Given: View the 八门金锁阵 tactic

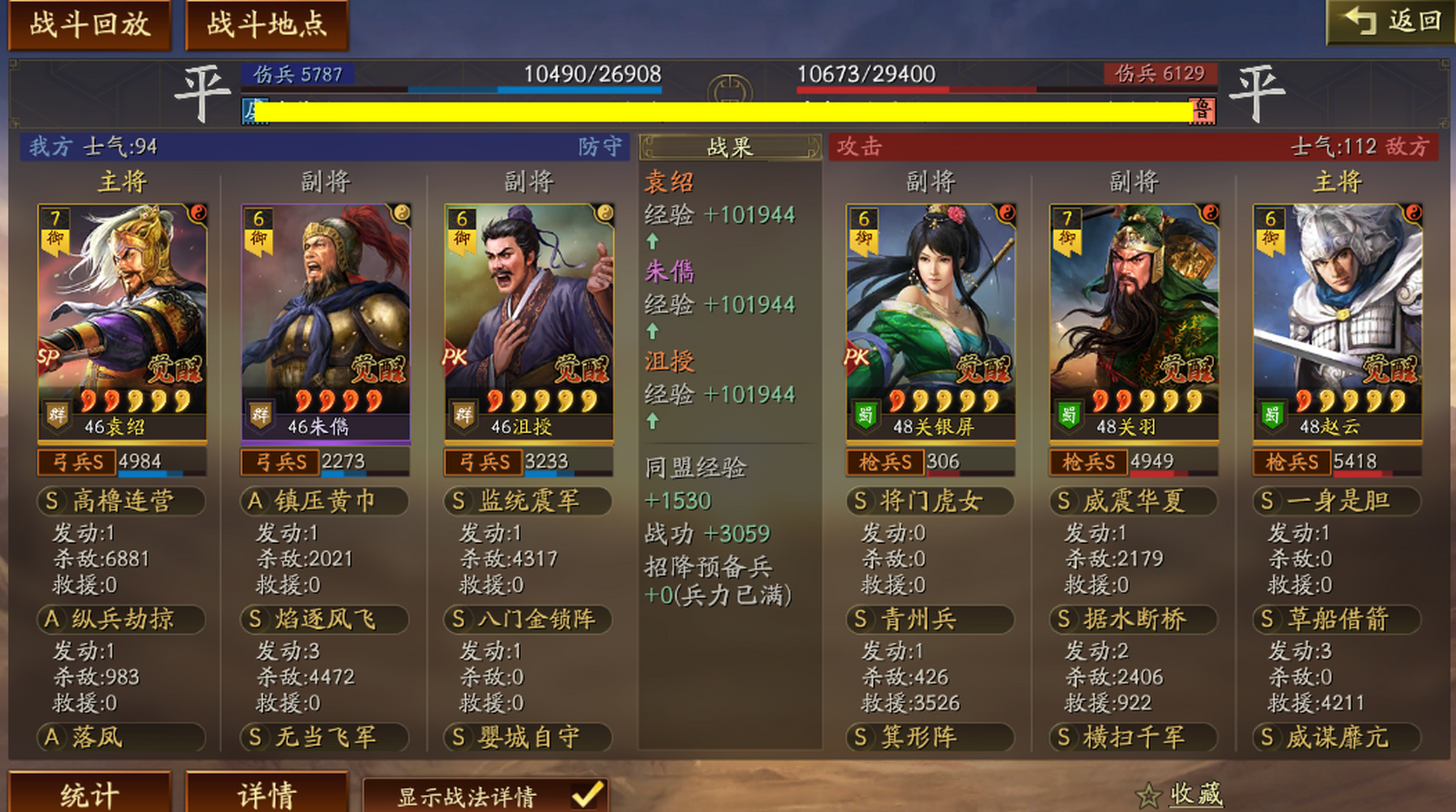Looking at the screenshot, I should coord(527,619).
